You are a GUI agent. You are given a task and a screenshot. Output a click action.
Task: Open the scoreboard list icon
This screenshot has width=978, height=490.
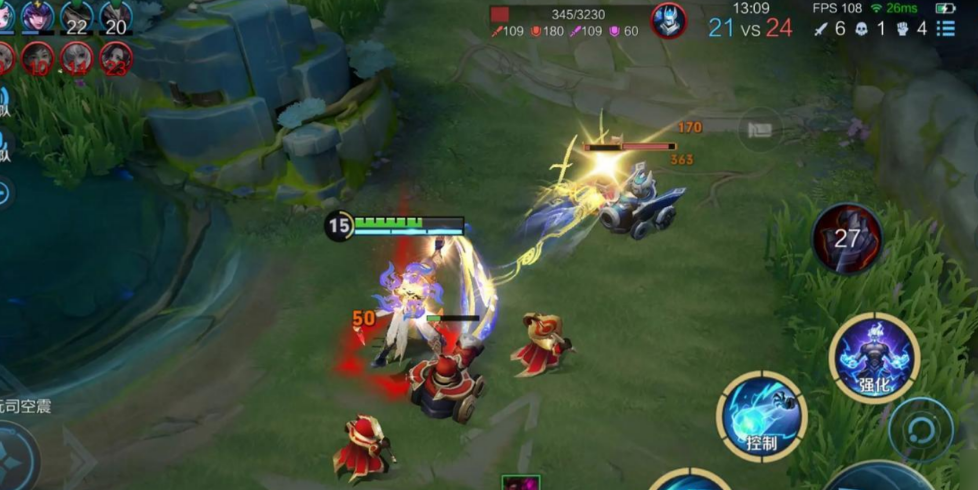pyautogui.click(x=946, y=28)
